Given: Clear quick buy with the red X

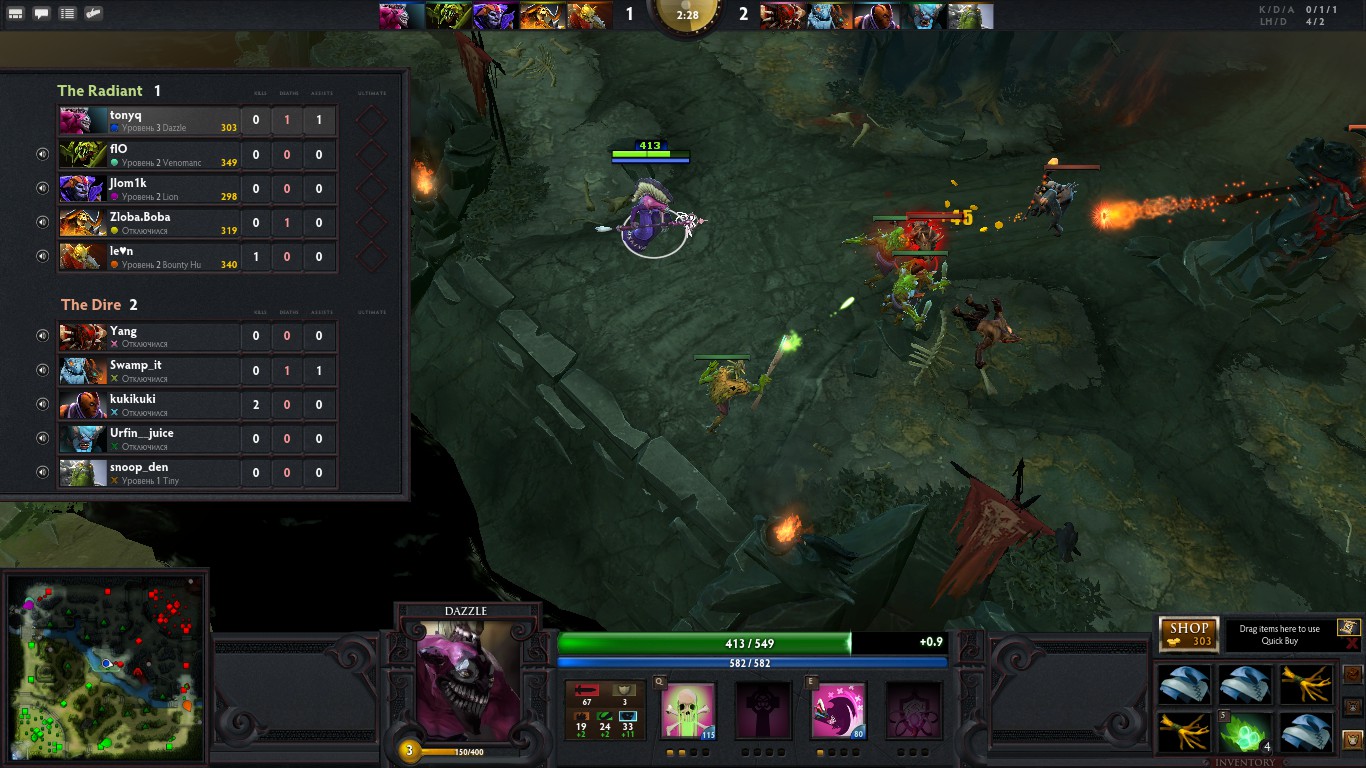Looking at the screenshot, I should (x=1352, y=645).
